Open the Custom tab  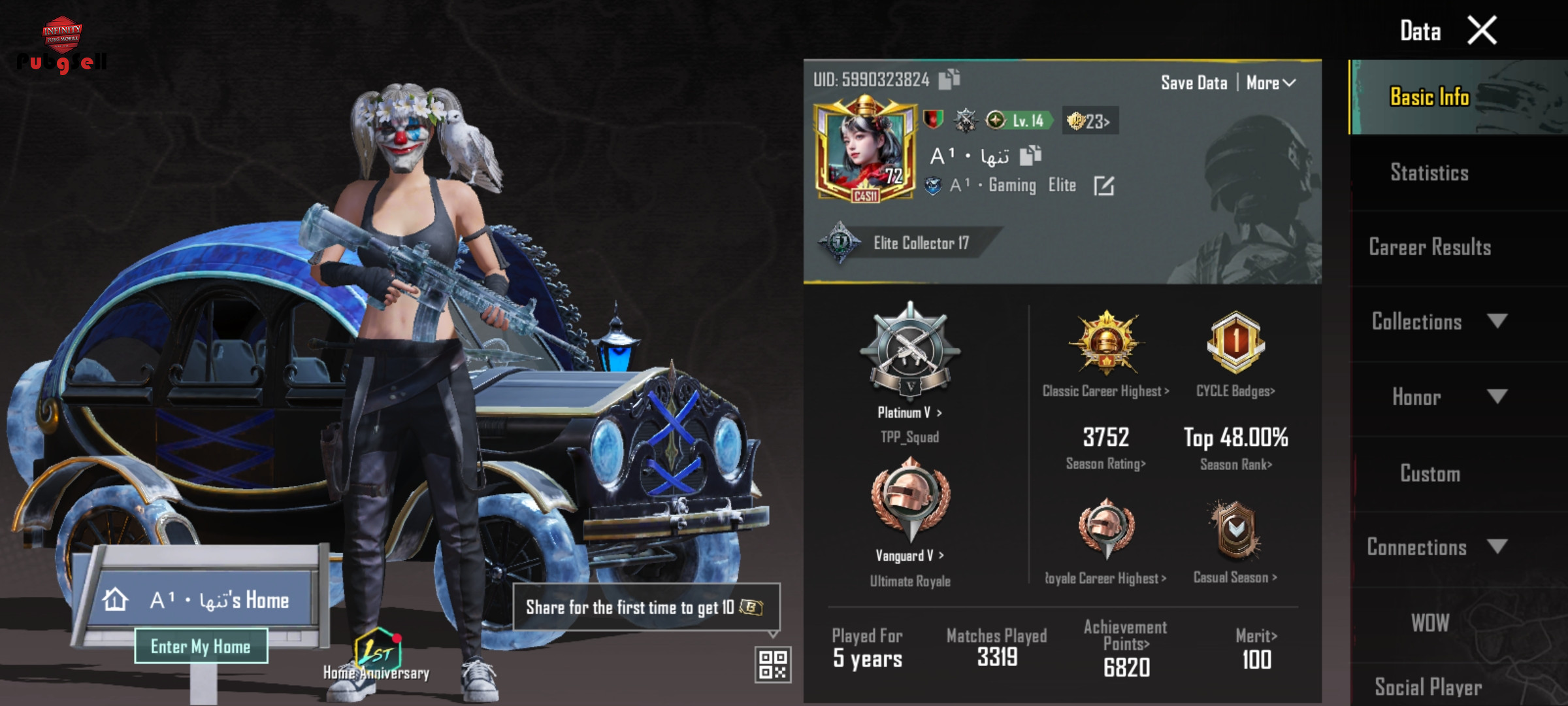(x=1429, y=473)
